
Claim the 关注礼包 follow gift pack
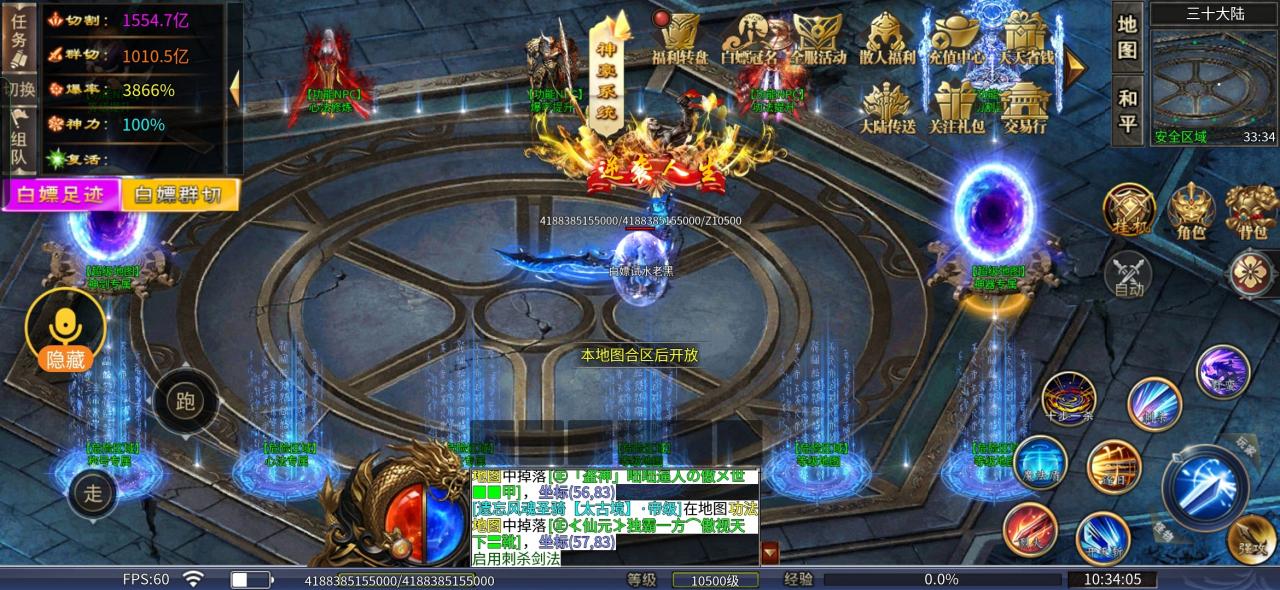tap(957, 109)
